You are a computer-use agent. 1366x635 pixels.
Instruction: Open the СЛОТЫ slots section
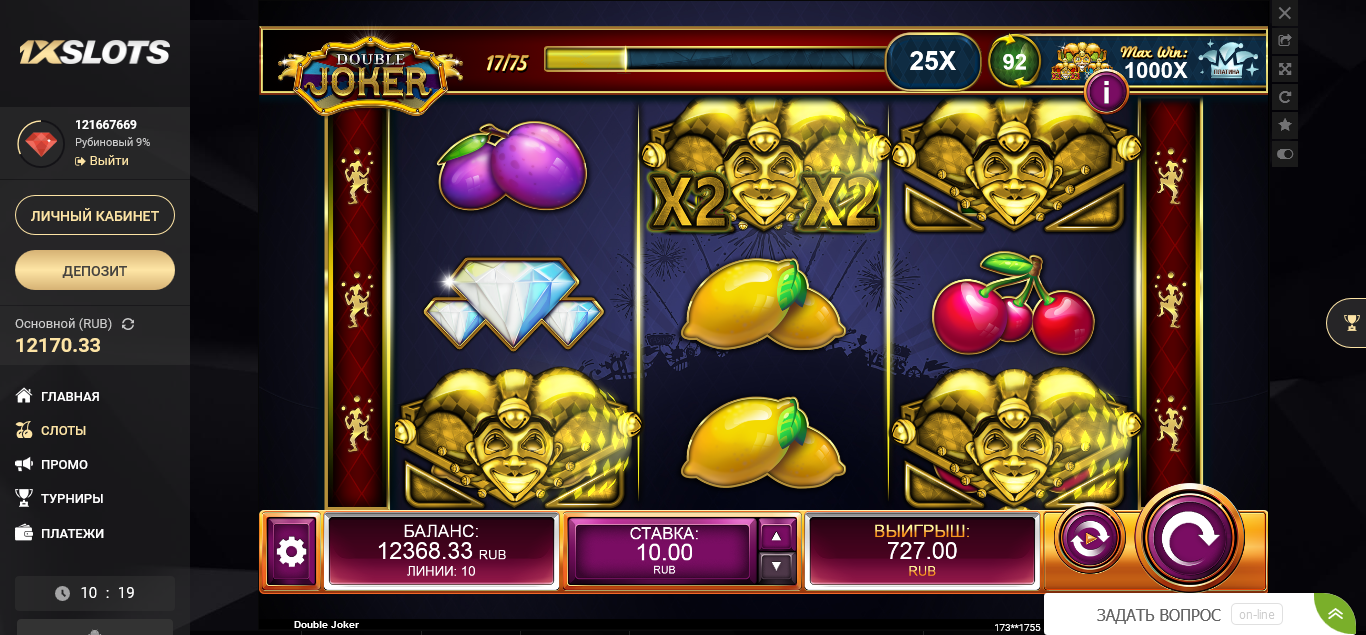pyautogui.click(x=63, y=430)
